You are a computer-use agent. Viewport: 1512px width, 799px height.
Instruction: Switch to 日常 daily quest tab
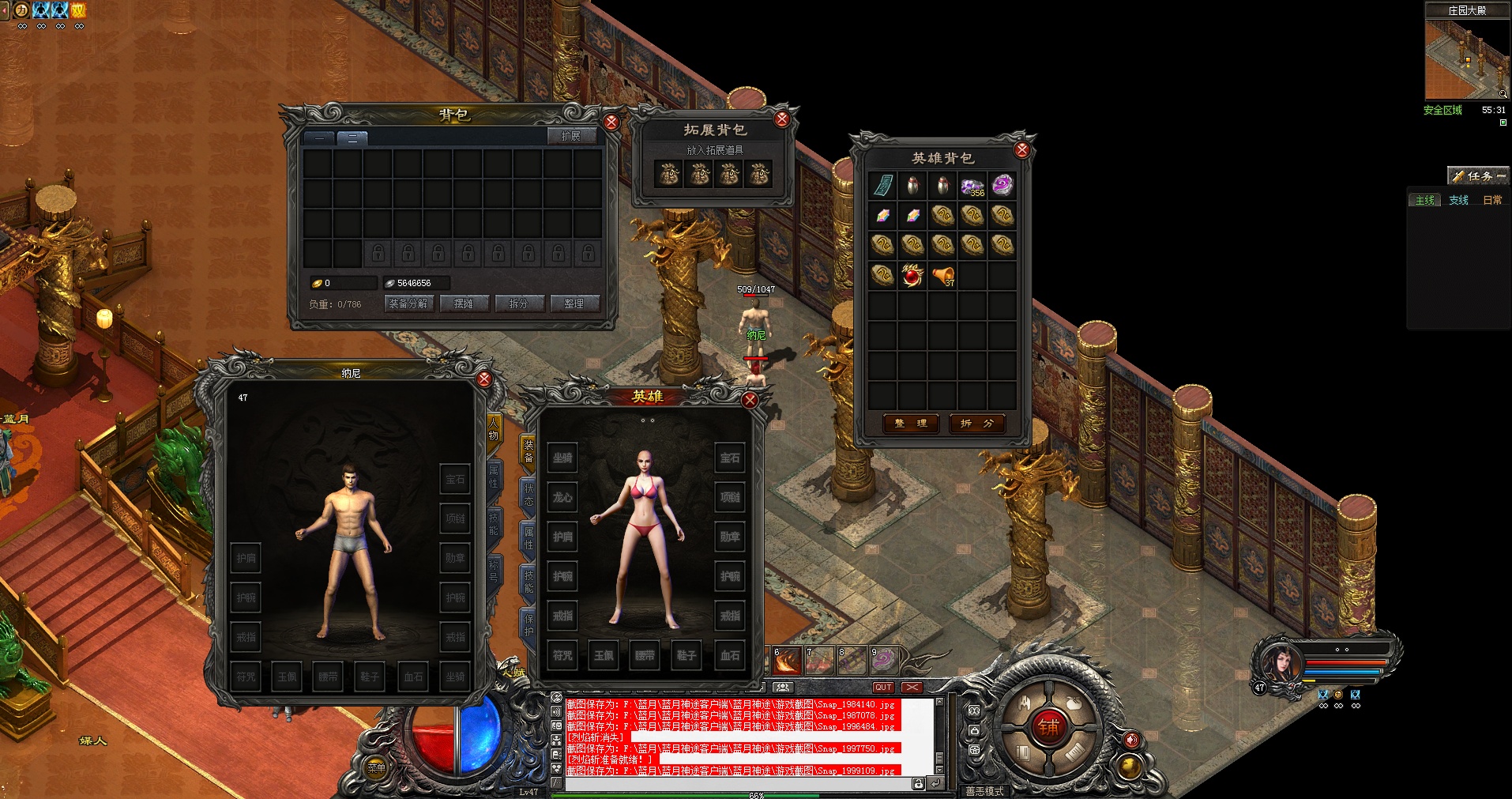point(1492,200)
